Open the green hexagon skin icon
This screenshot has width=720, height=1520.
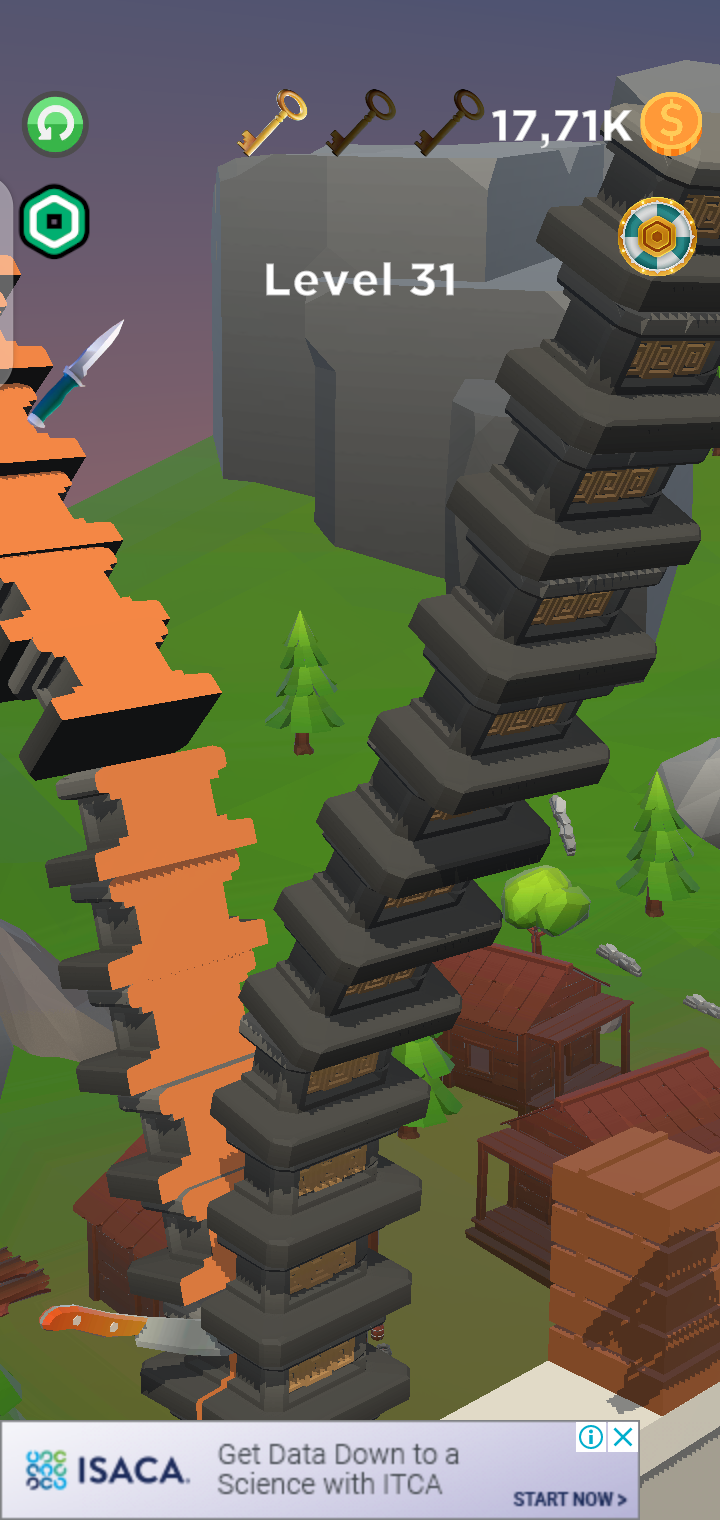pos(55,221)
